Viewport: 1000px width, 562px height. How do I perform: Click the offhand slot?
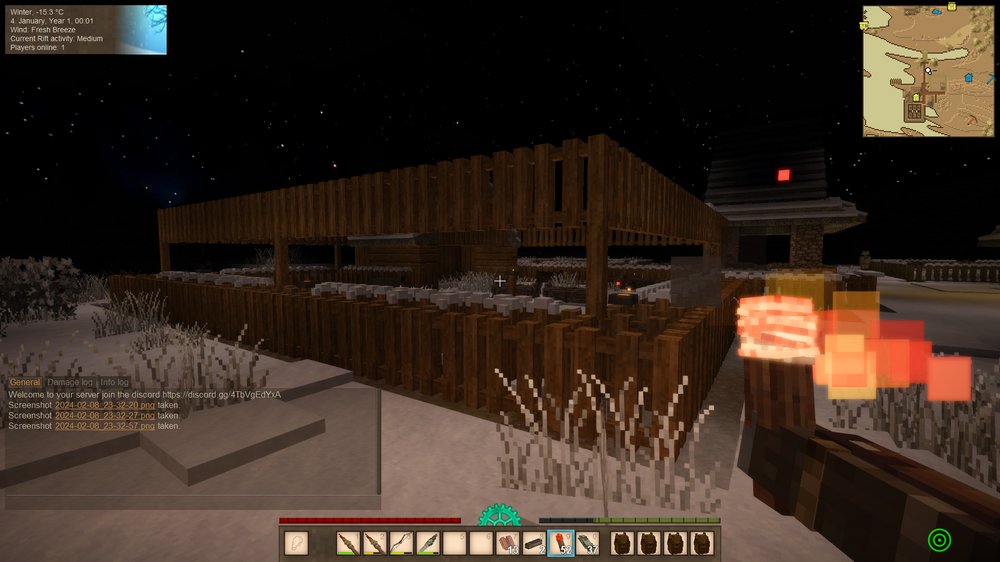(296, 543)
